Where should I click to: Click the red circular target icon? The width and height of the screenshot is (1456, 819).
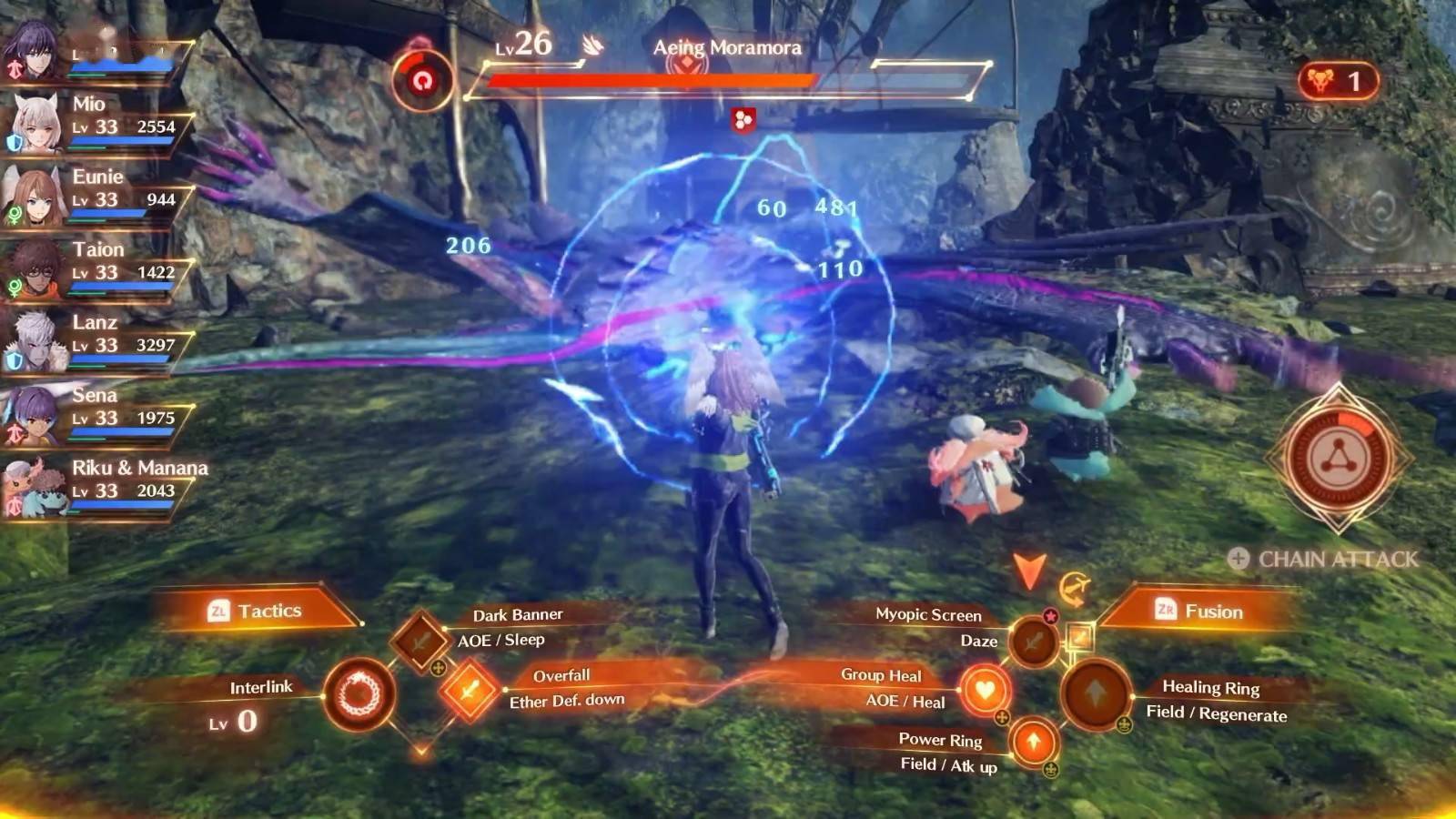click(x=422, y=81)
